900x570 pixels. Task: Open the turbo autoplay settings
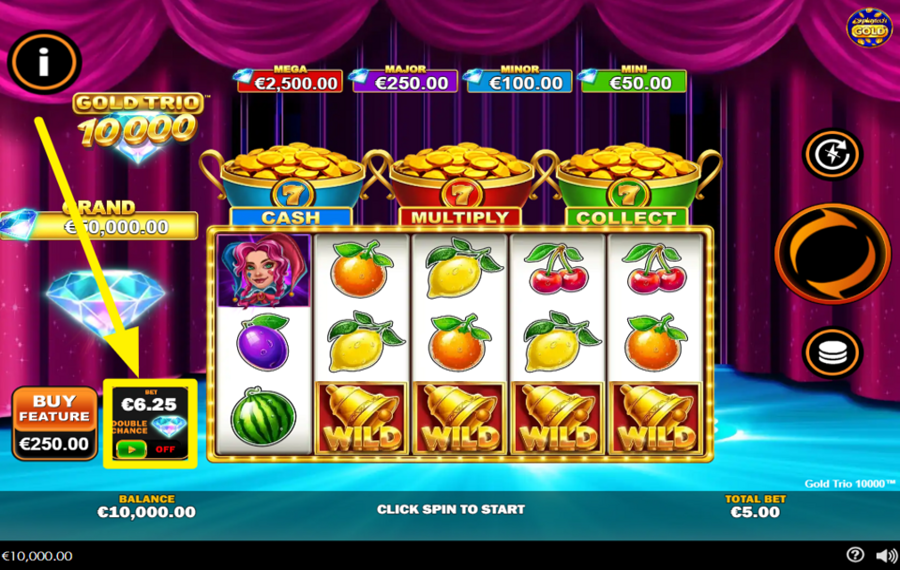832,156
